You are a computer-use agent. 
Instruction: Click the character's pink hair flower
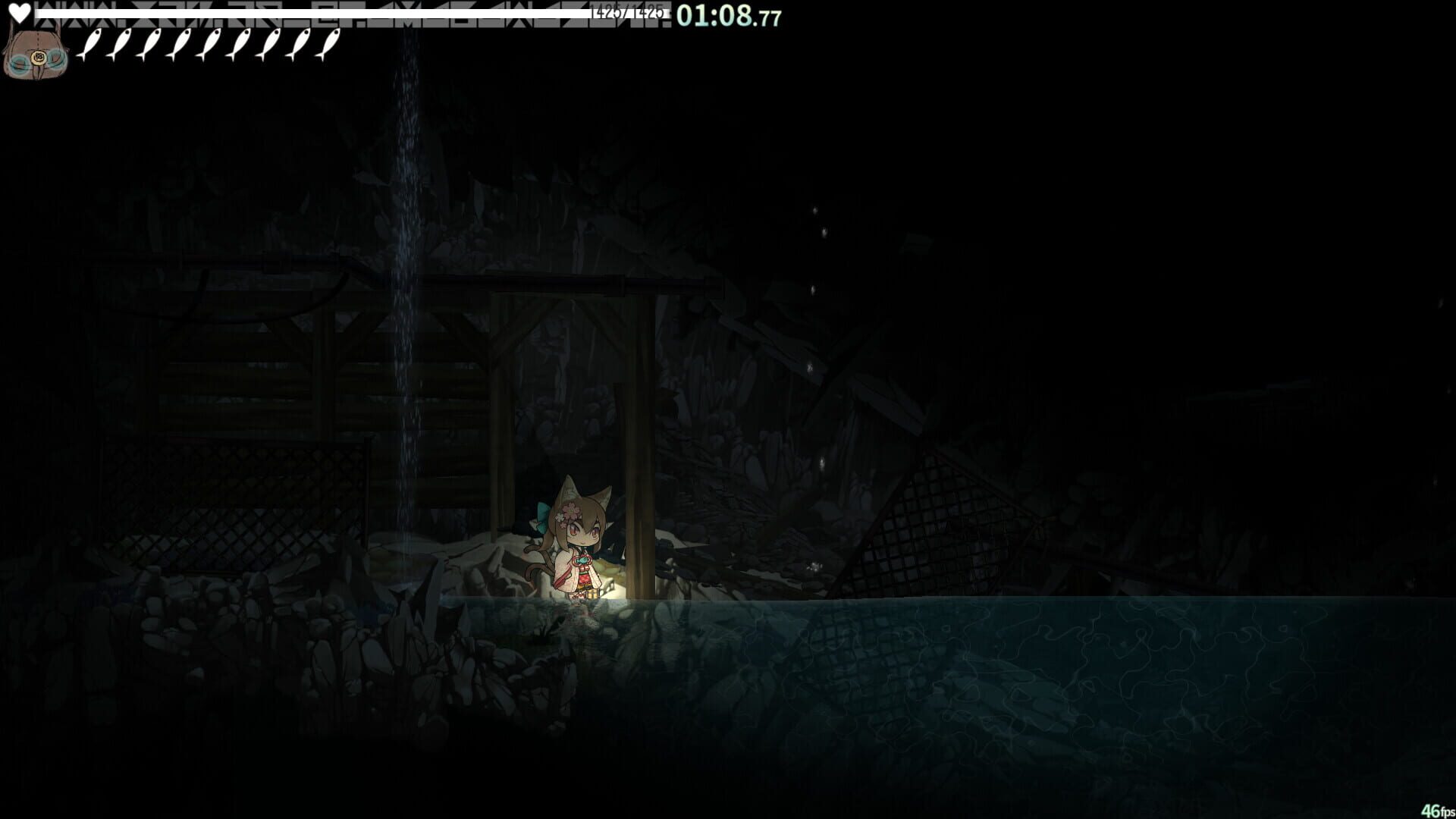569,512
